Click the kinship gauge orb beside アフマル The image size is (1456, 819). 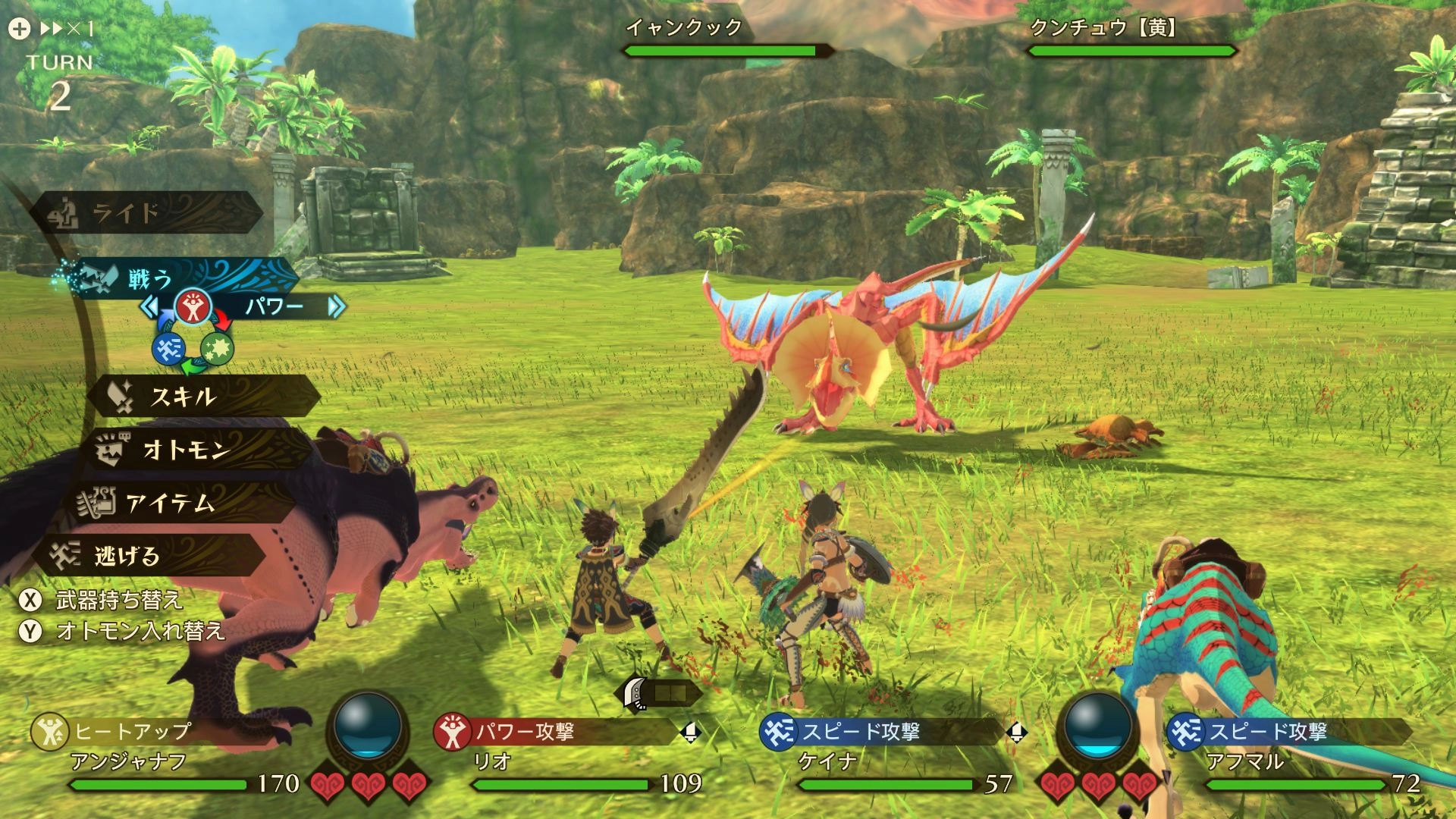coord(1099,726)
